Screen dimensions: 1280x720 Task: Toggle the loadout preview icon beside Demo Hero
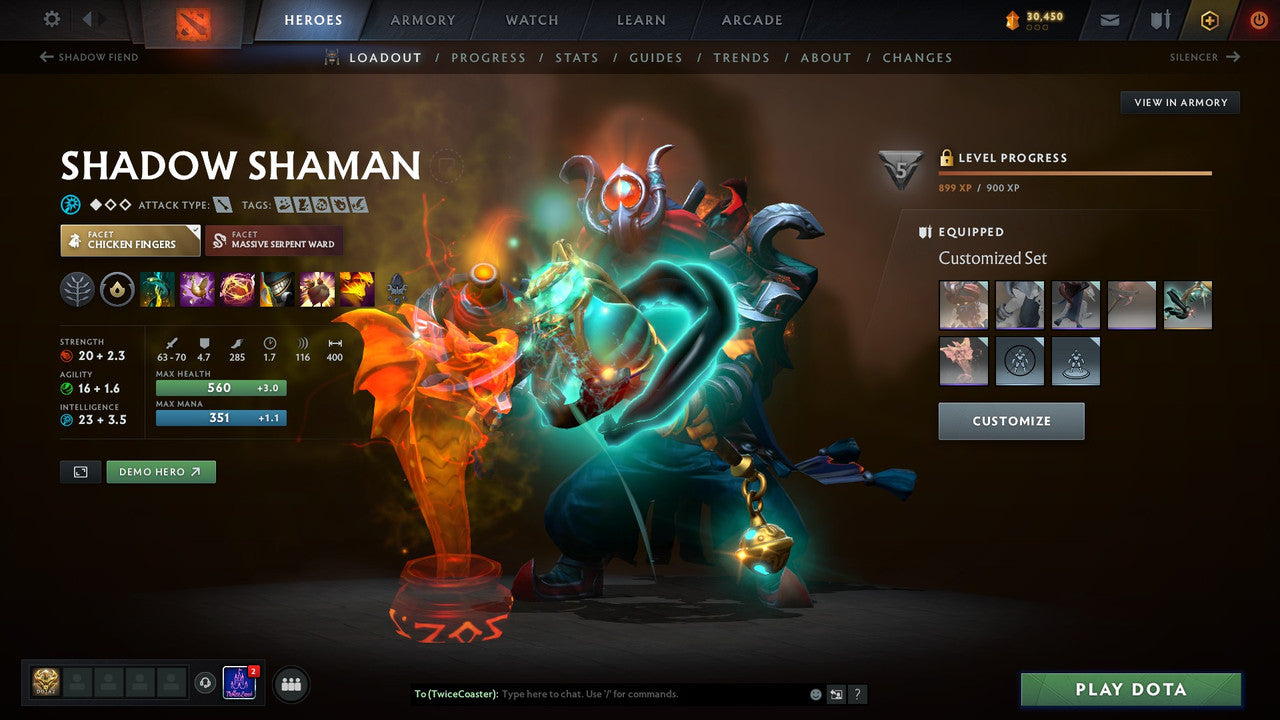(x=80, y=471)
